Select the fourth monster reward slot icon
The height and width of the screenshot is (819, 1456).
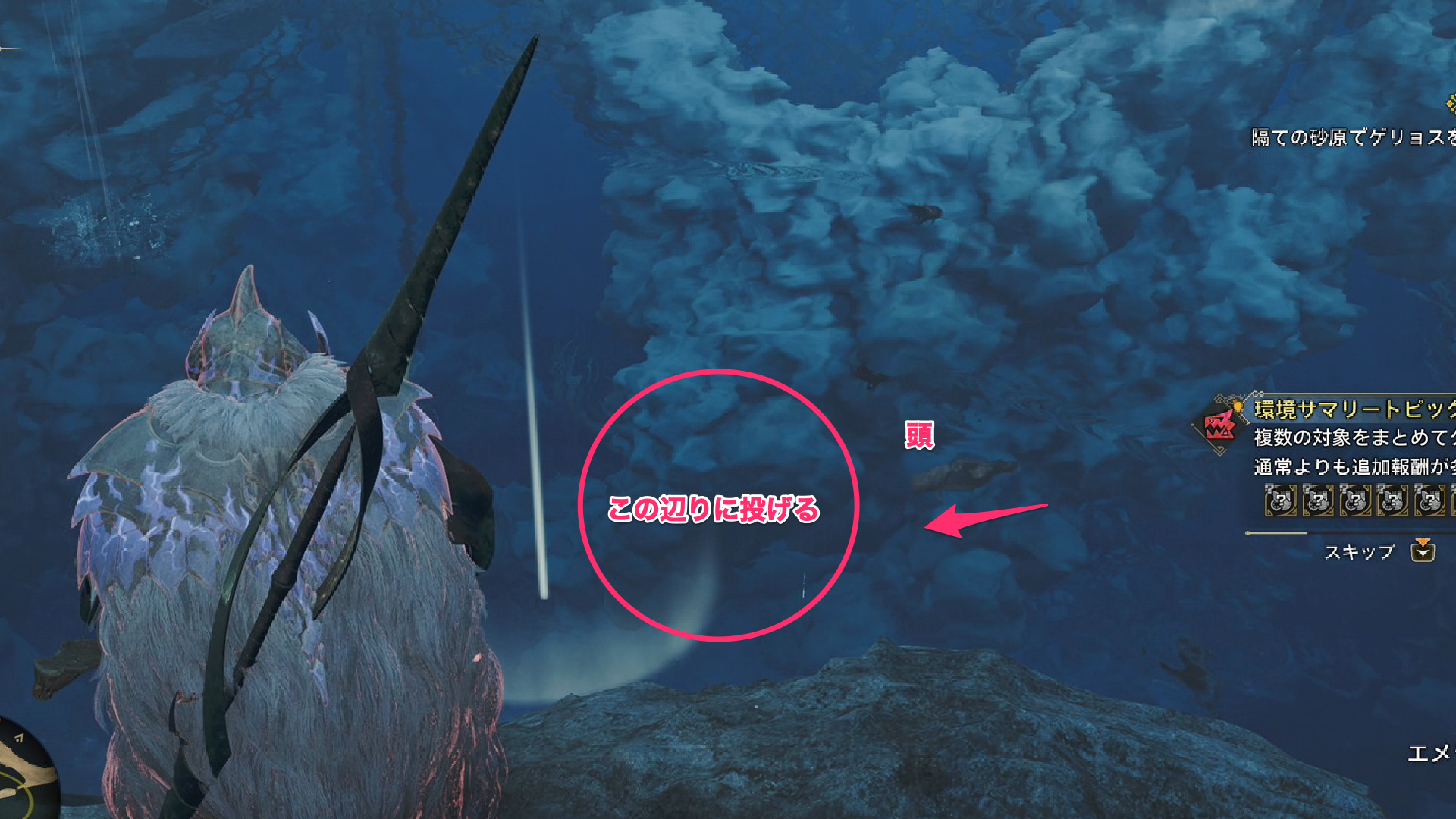[1395, 500]
